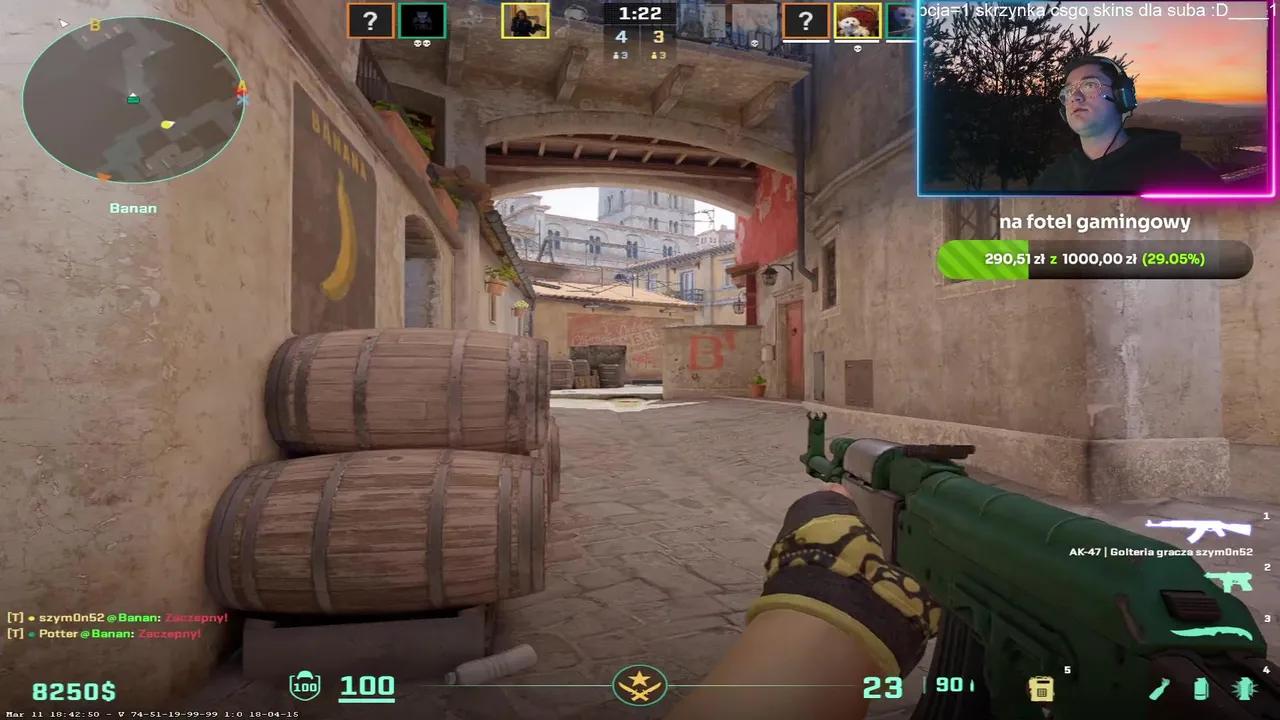Click the CT score number 4
Screen dimensions: 1280x720
621,36
